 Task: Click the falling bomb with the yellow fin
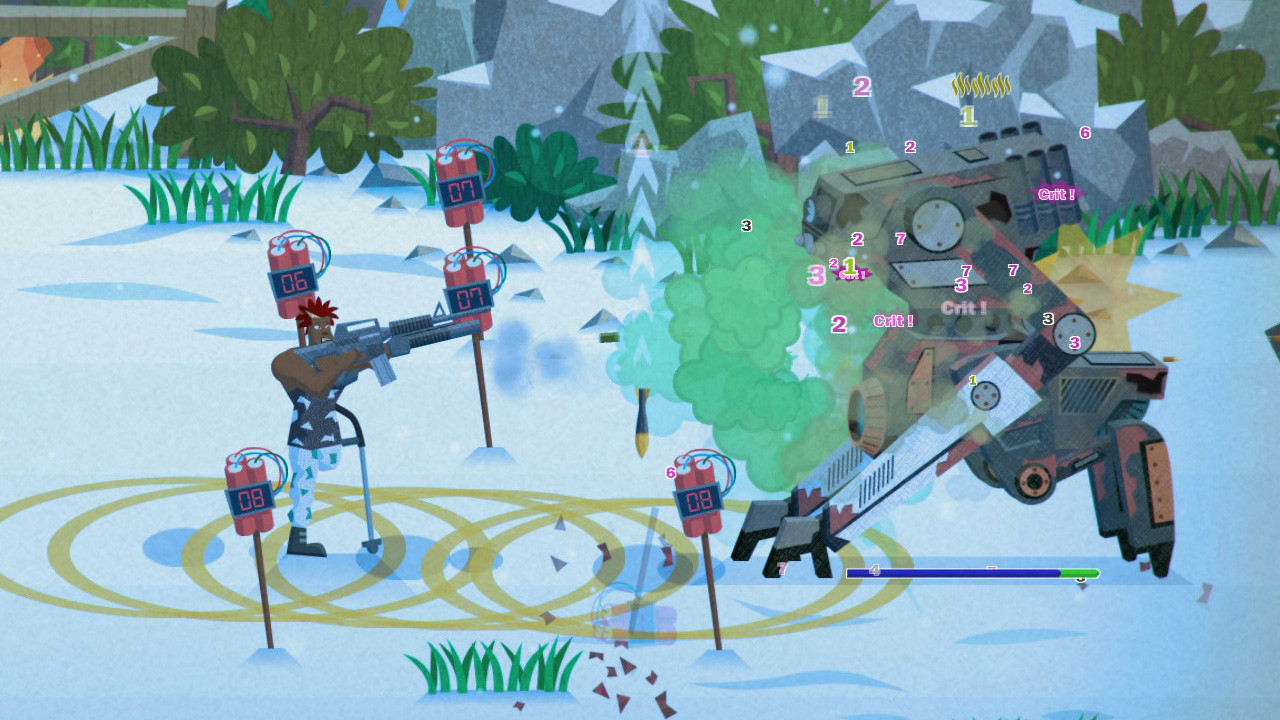coord(640,415)
